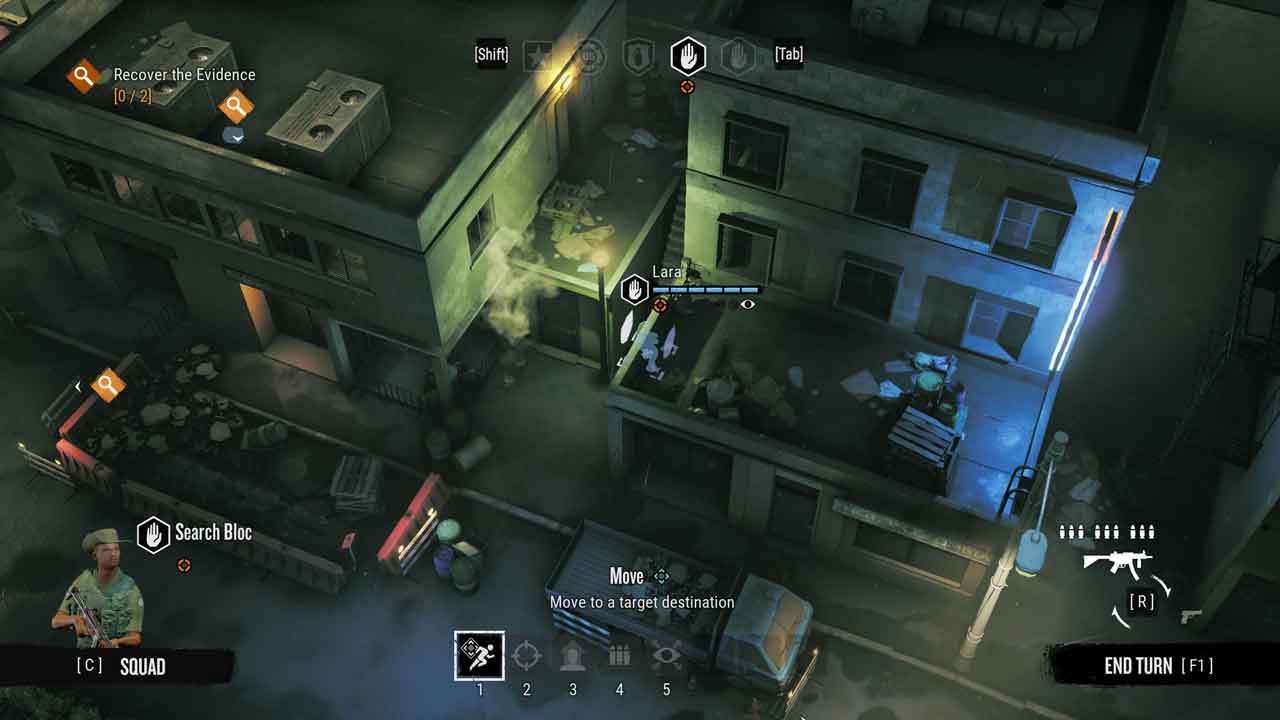Click the evidence magnifier marker beside the objective

pyautogui.click(x=236, y=105)
